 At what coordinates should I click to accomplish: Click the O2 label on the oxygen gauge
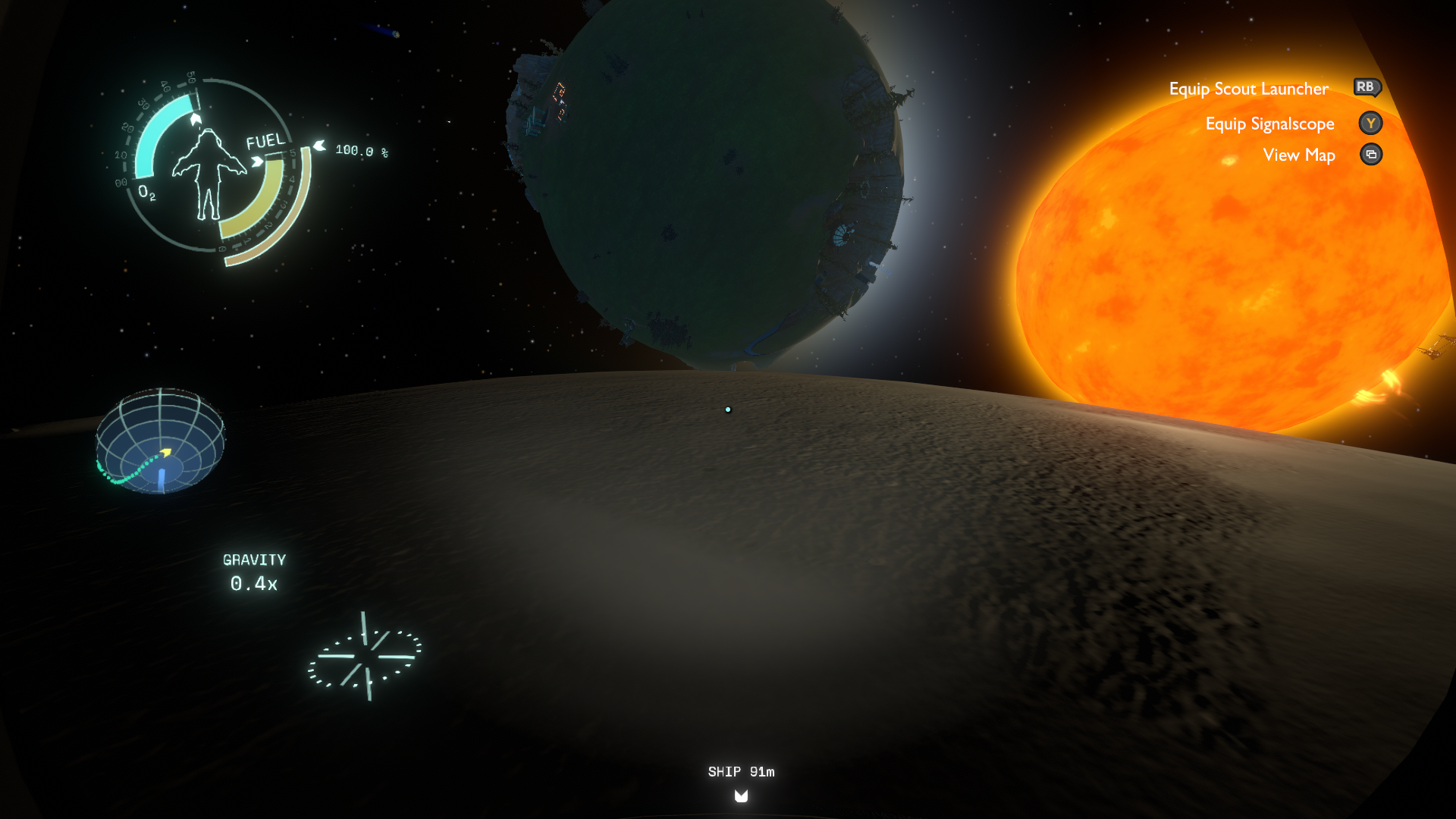point(146,195)
